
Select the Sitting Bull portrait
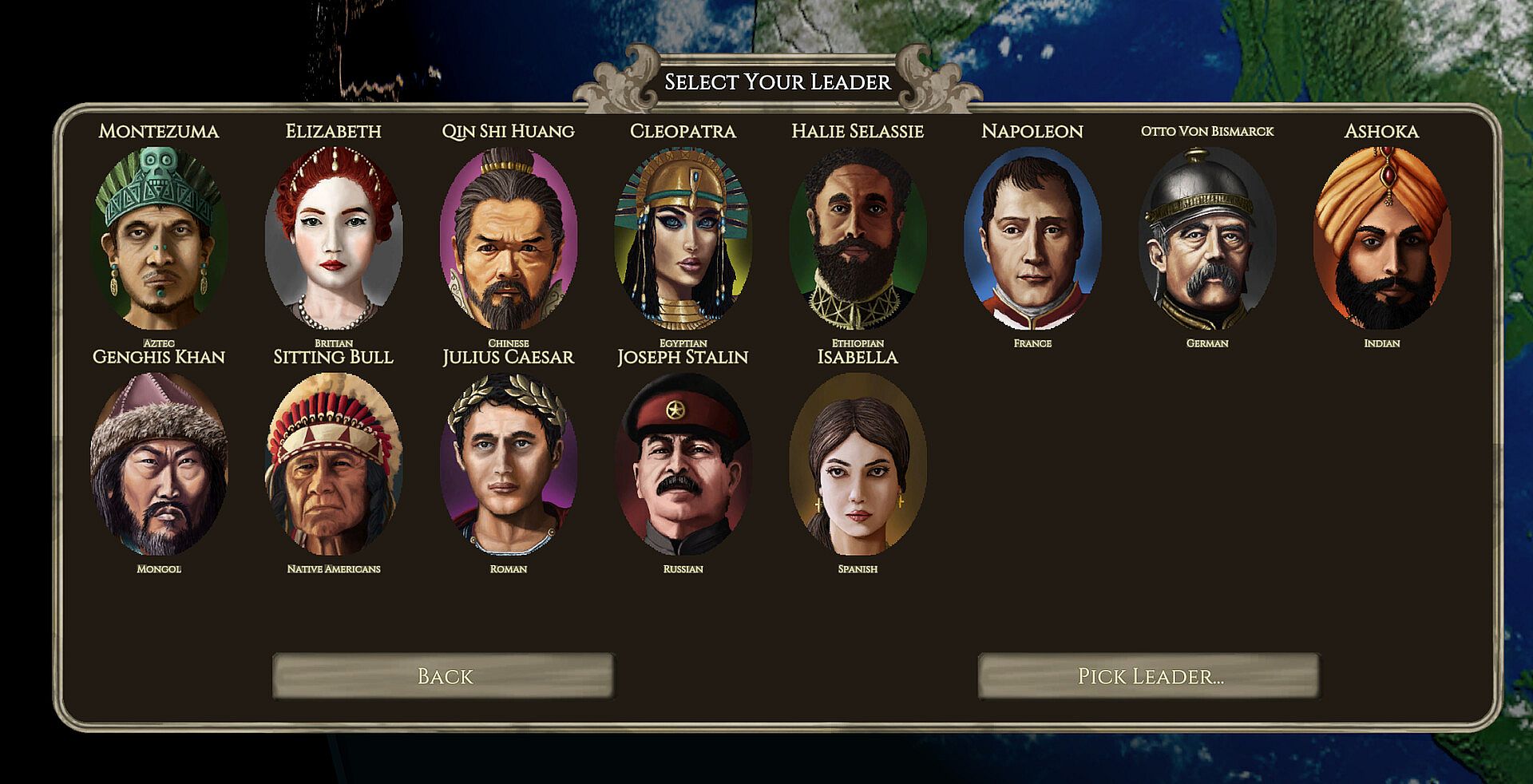(x=333, y=464)
